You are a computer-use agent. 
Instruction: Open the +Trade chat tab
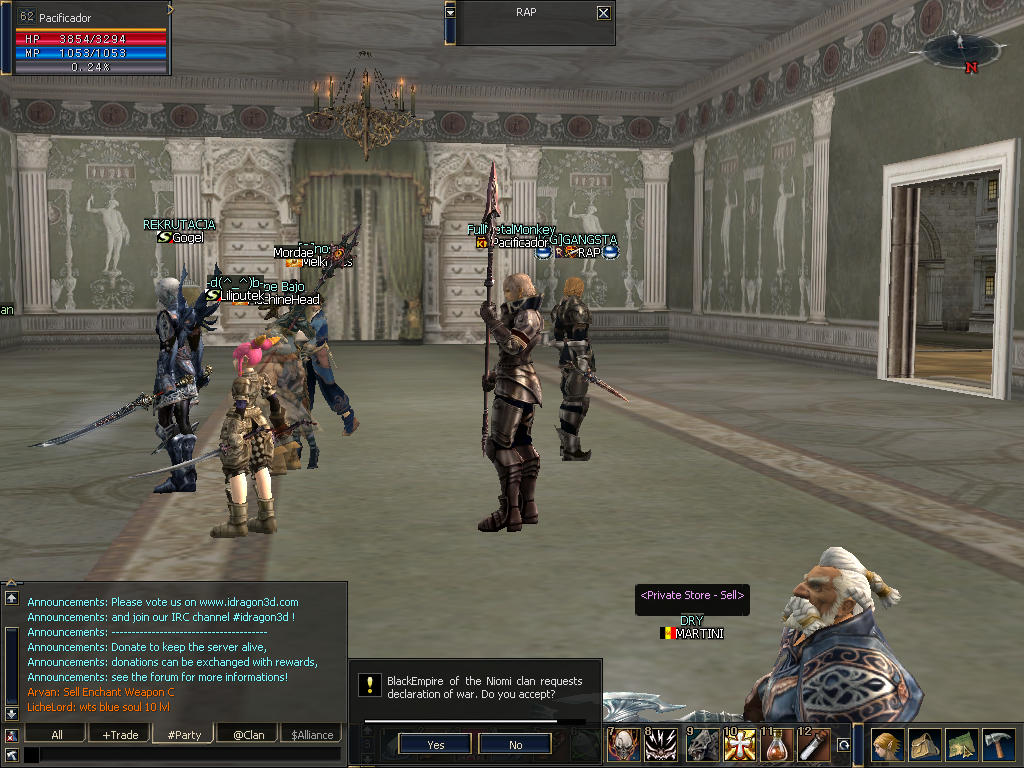click(x=120, y=734)
